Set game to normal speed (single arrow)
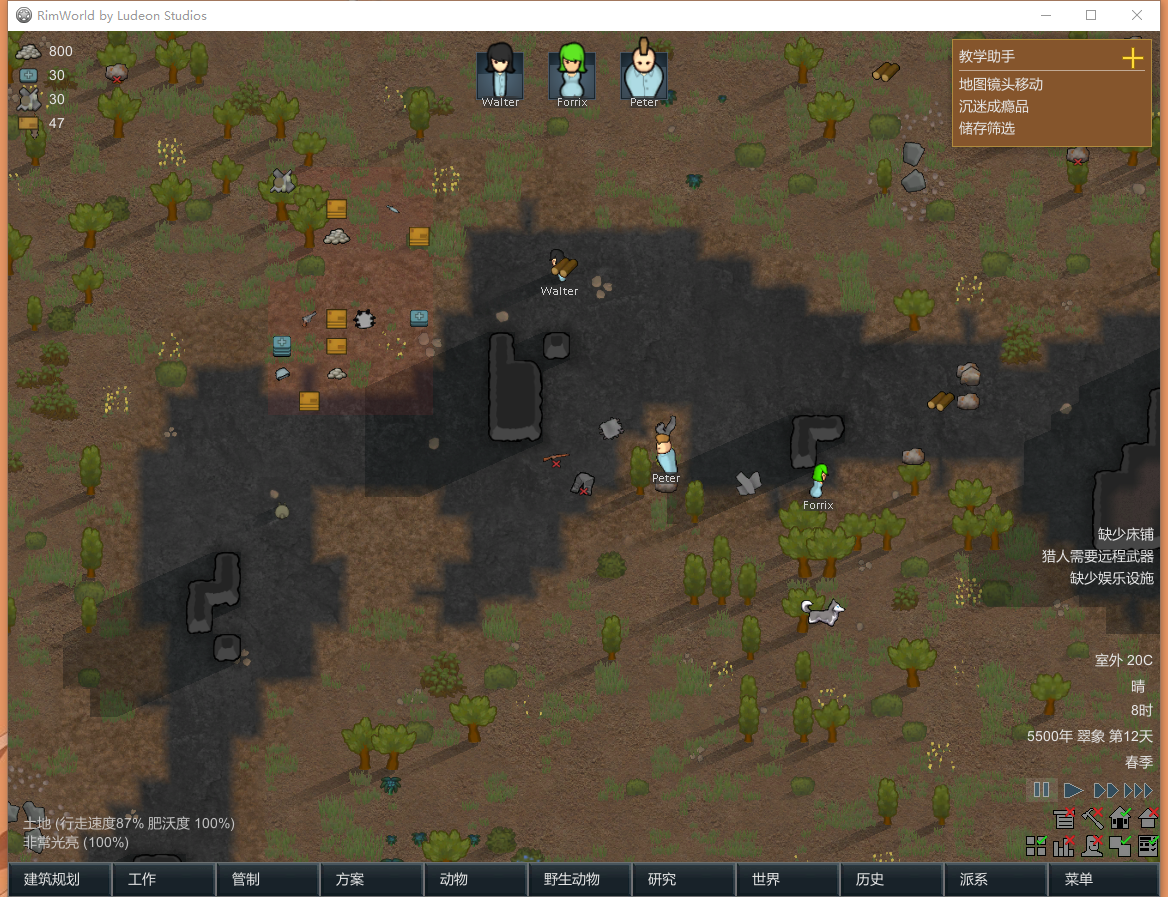The width and height of the screenshot is (1168, 897). 1073,790
